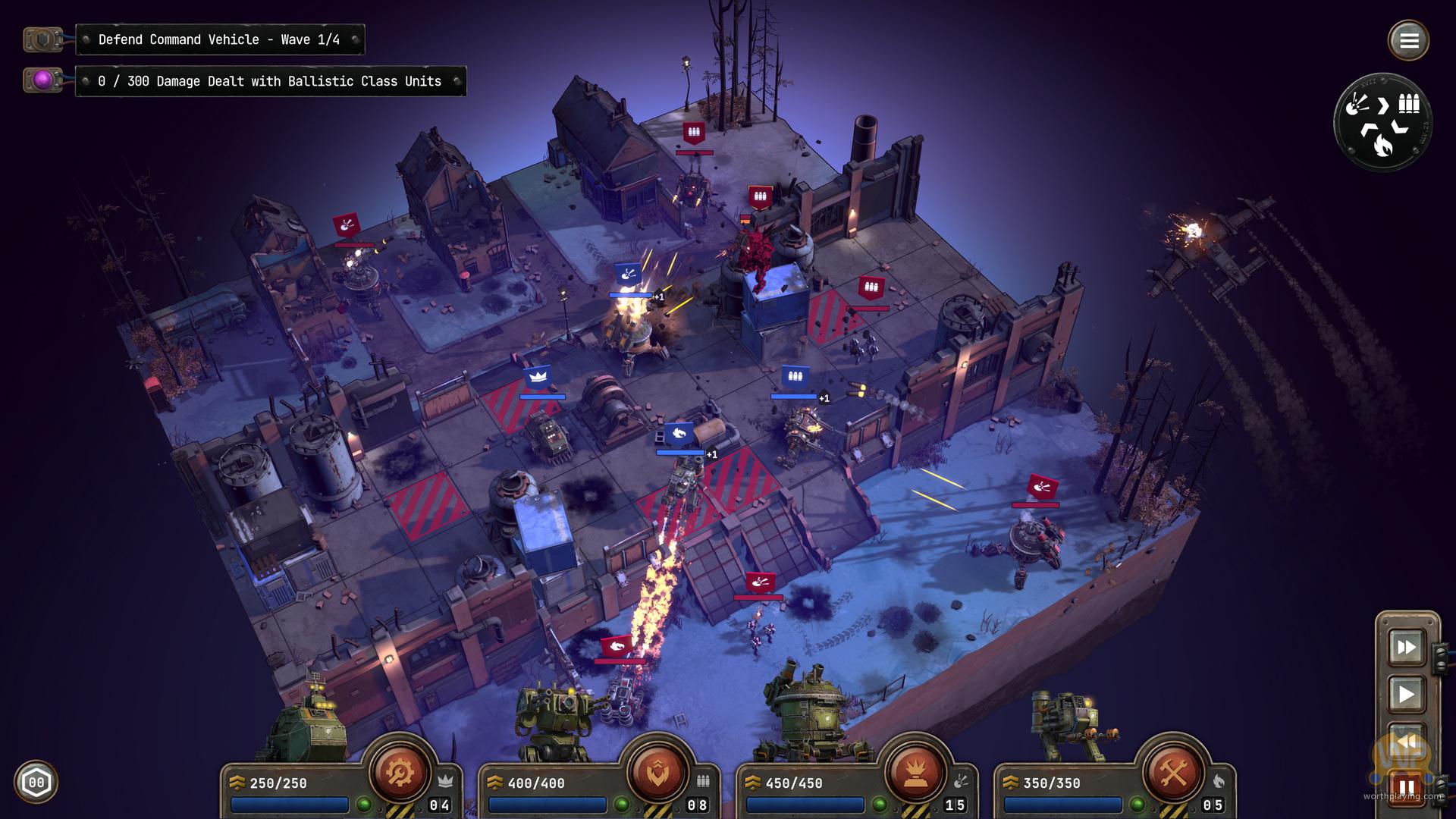Screen dimensions: 1456x819
Task: Open the unit class advantage wheel
Action: (x=1382, y=122)
